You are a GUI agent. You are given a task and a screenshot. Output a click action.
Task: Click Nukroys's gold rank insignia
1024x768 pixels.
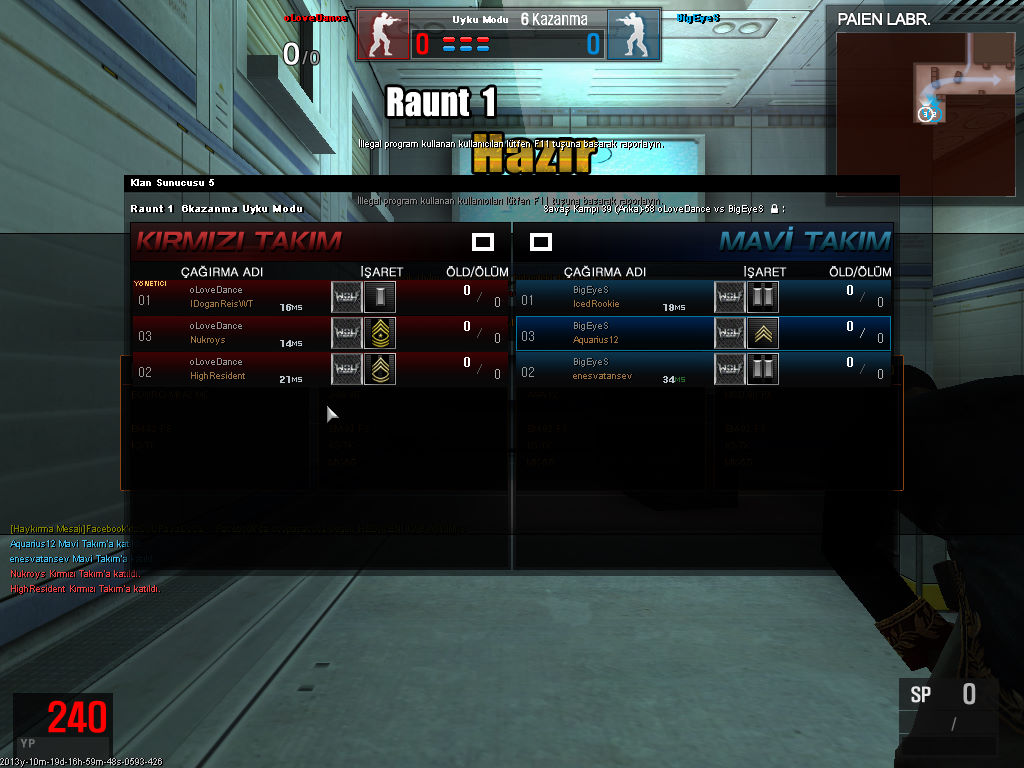[x=380, y=333]
